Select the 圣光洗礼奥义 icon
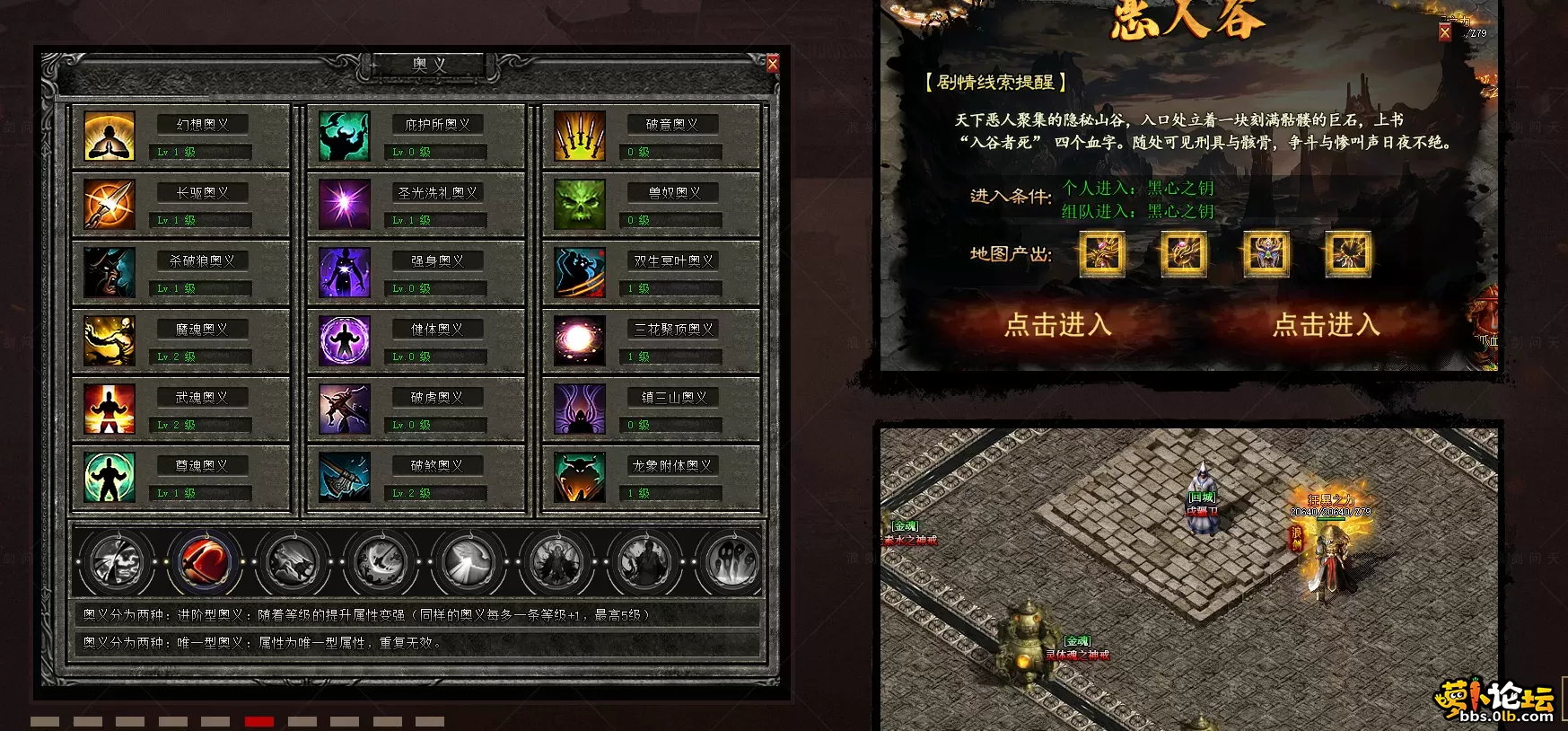The image size is (1568, 731). [344, 205]
